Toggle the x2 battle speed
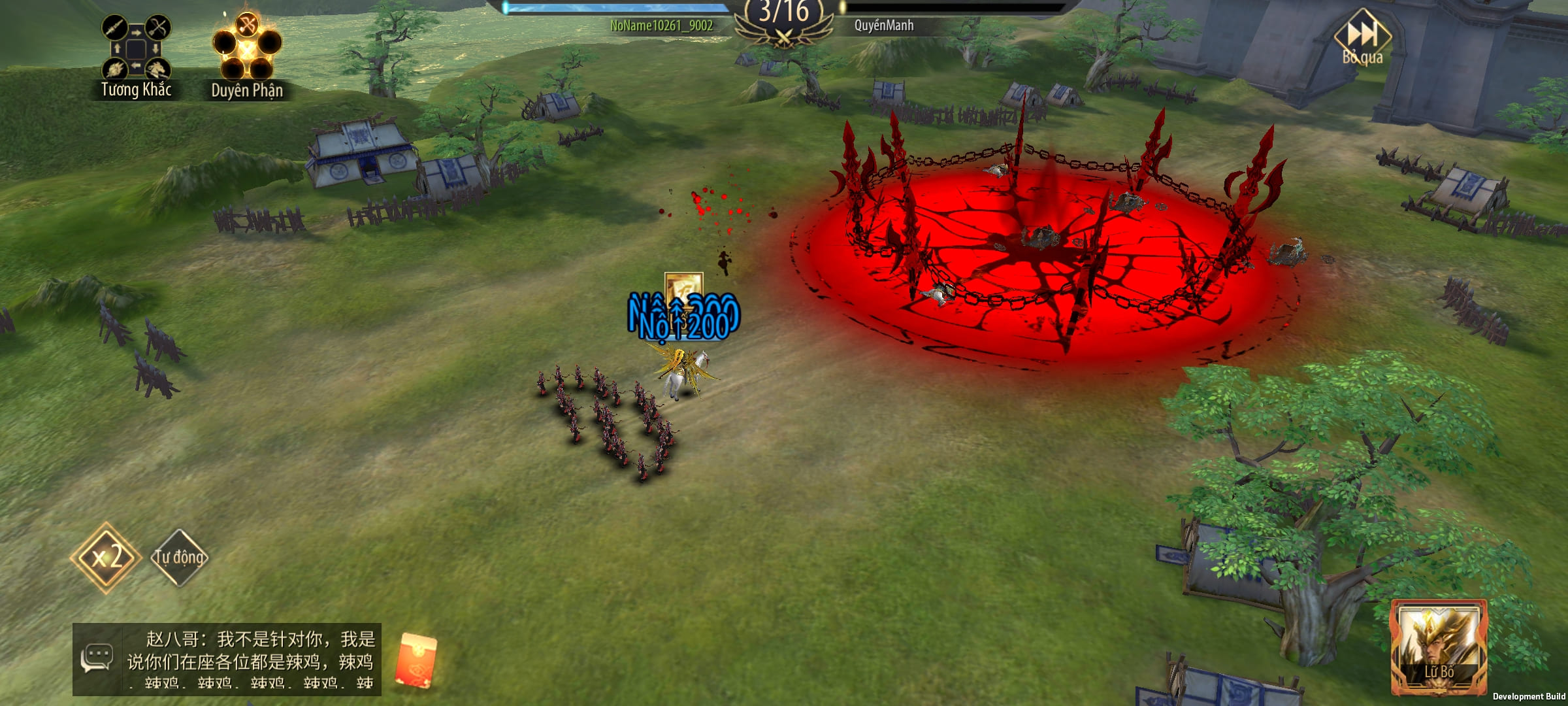This screenshot has height=706, width=1568. [106, 558]
